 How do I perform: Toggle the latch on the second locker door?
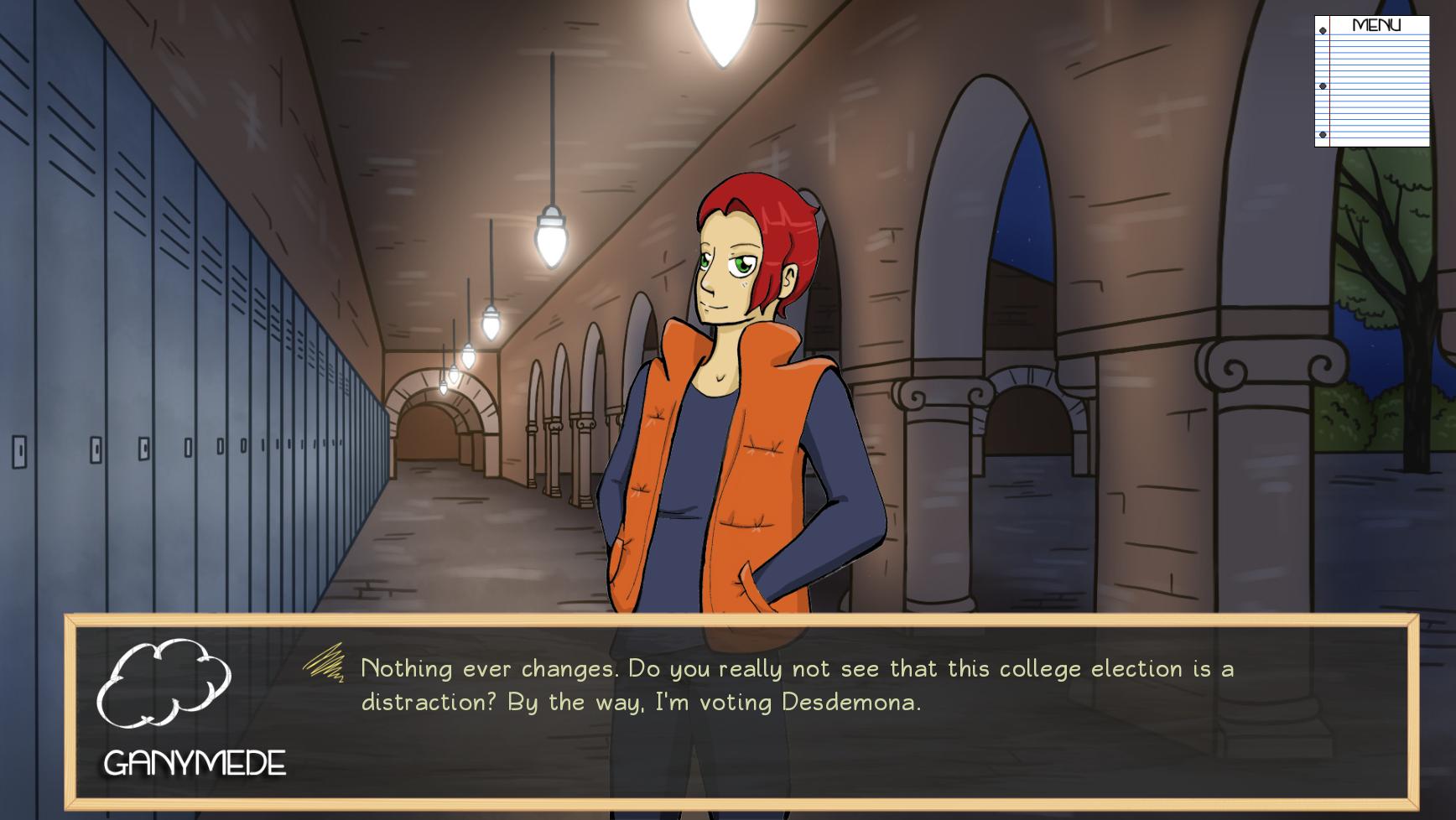96,450
